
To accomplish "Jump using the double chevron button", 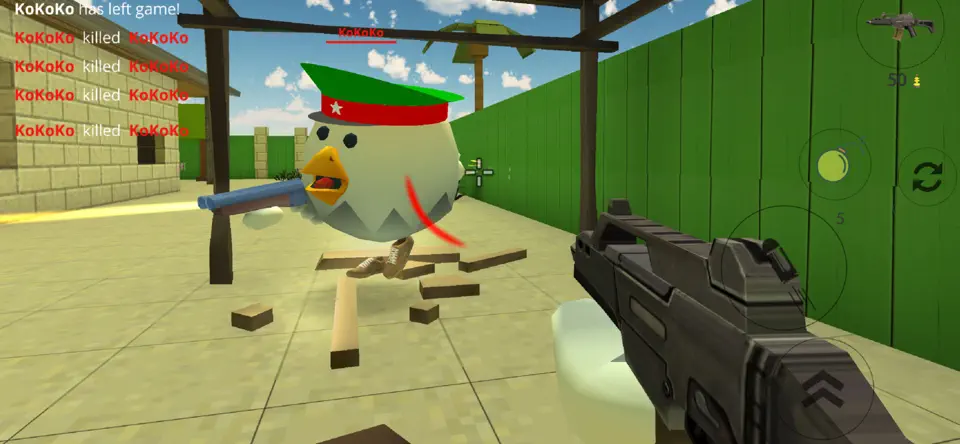I will 823,387.
